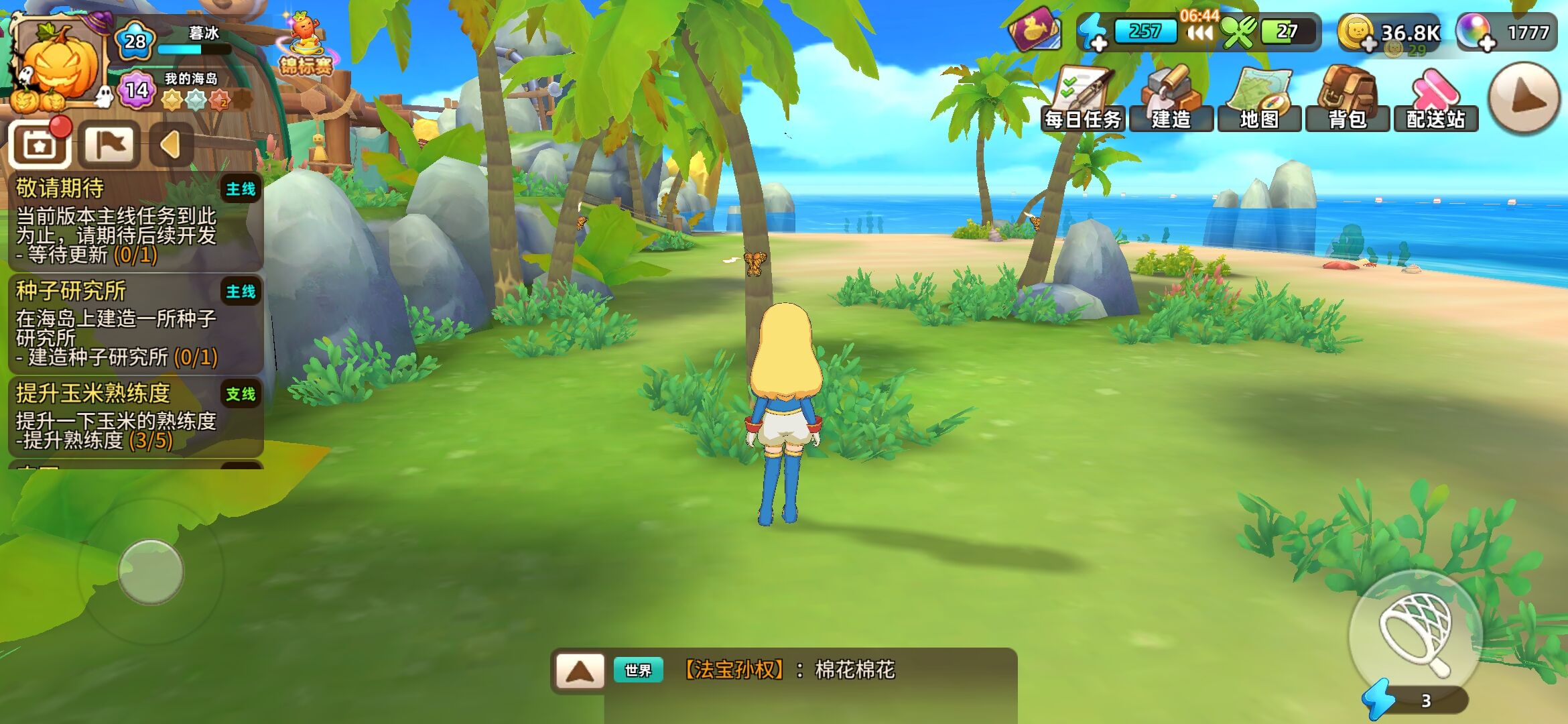Open the 建造 build menu
This screenshot has width=1568, height=724.
1171,99
